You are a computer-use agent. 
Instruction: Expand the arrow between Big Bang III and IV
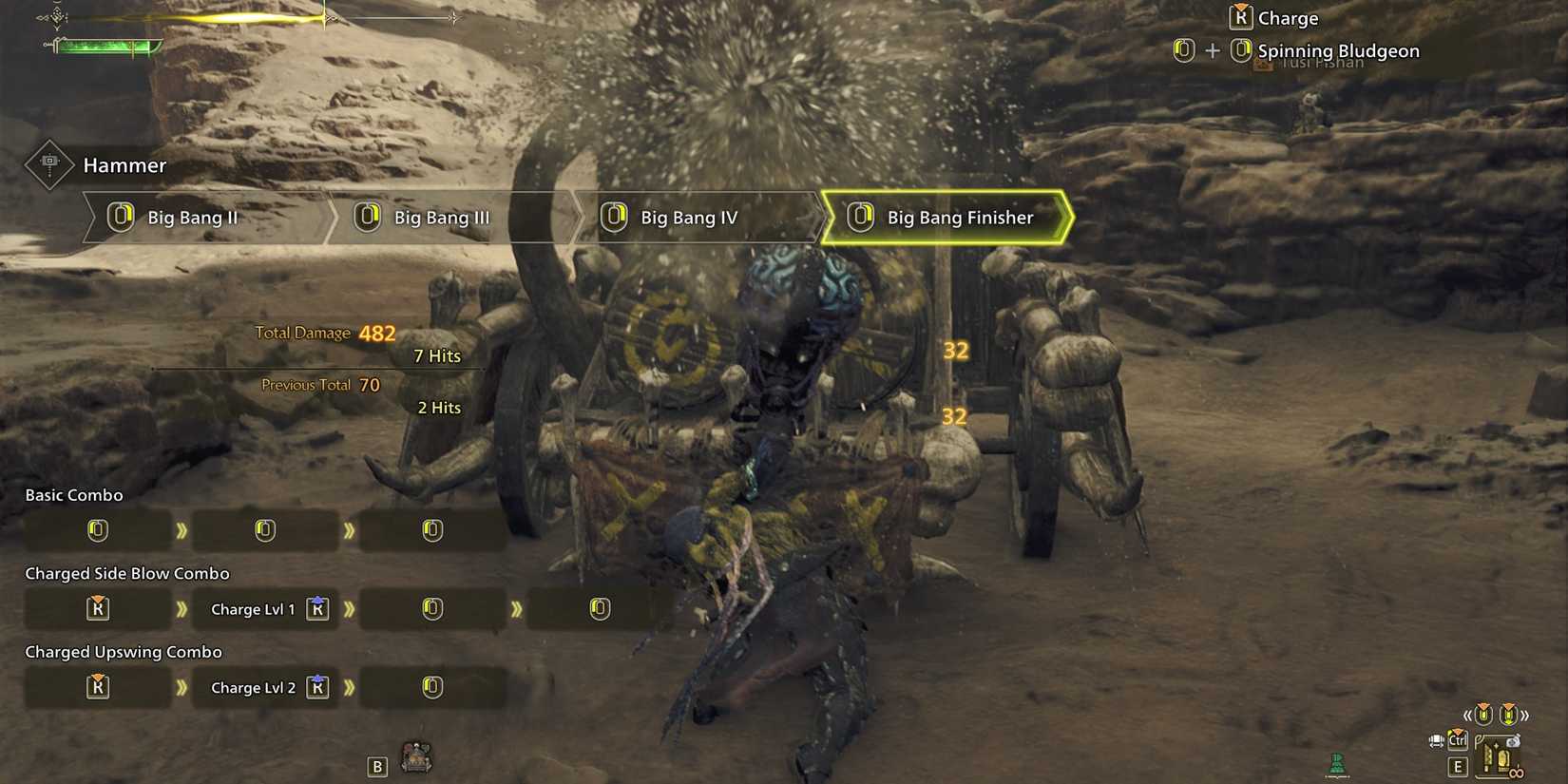tap(578, 217)
